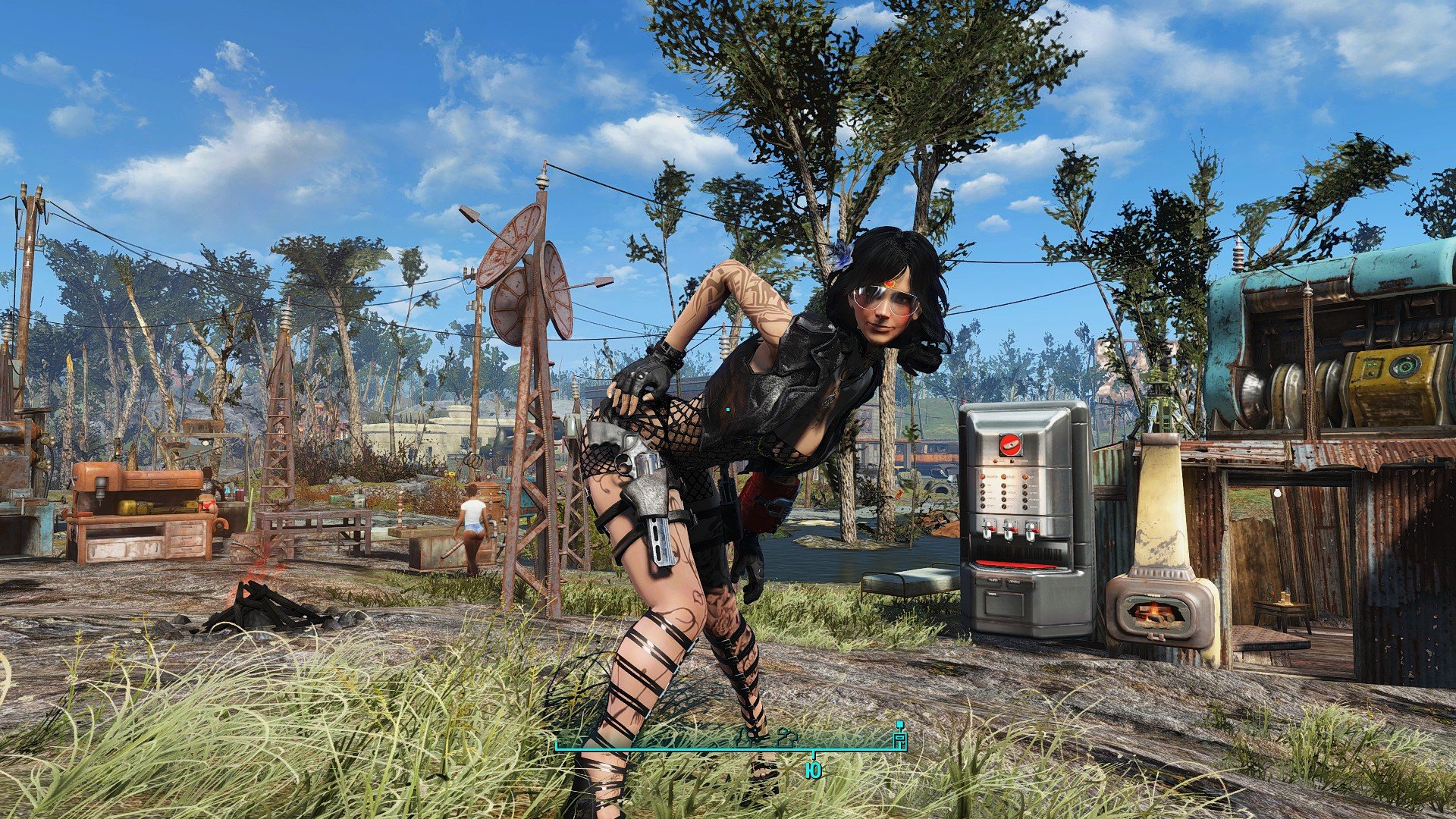The height and width of the screenshot is (819, 1456).
Task: Click the compass bar on the HUD
Action: 728,746
